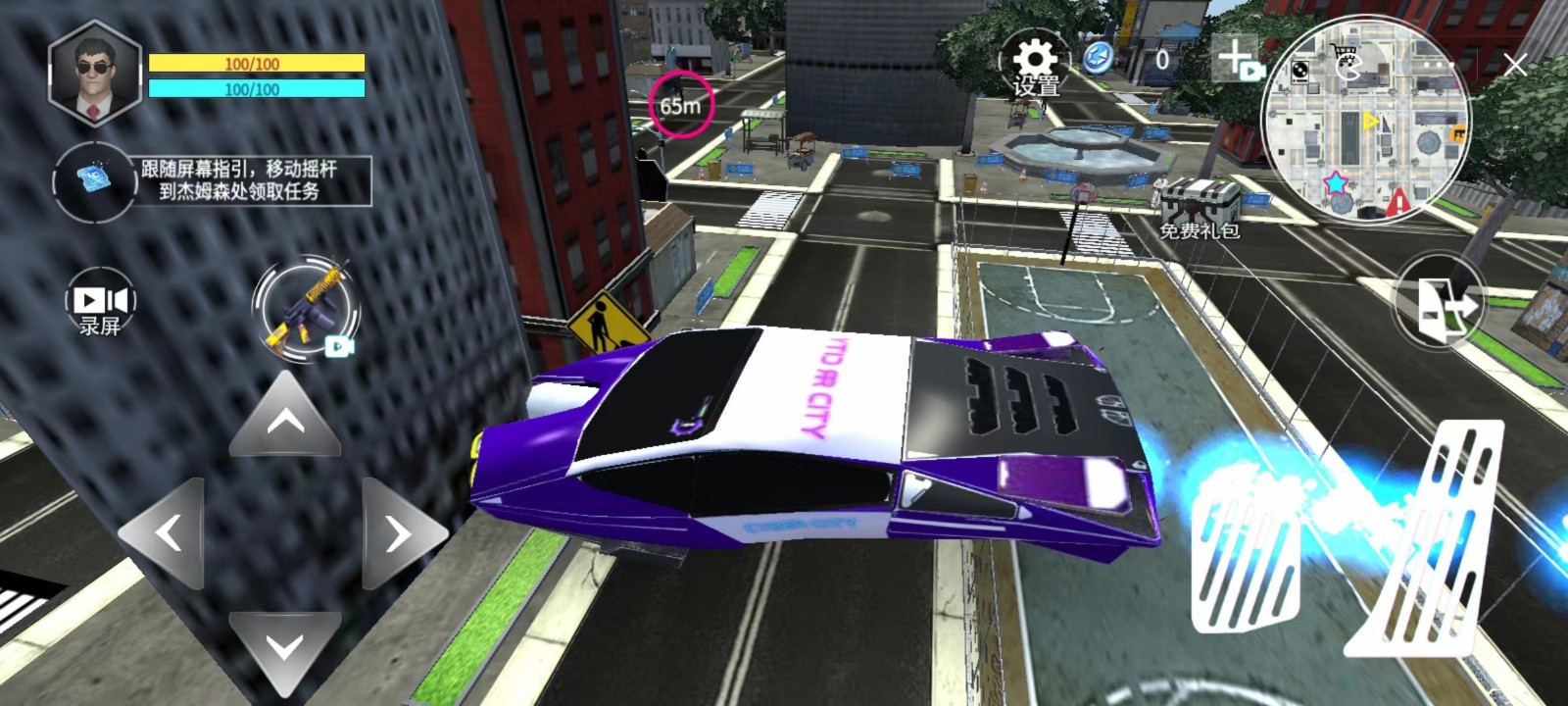Tap the left arrow direction button
This screenshot has width=1568, height=706.
(x=167, y=533)
